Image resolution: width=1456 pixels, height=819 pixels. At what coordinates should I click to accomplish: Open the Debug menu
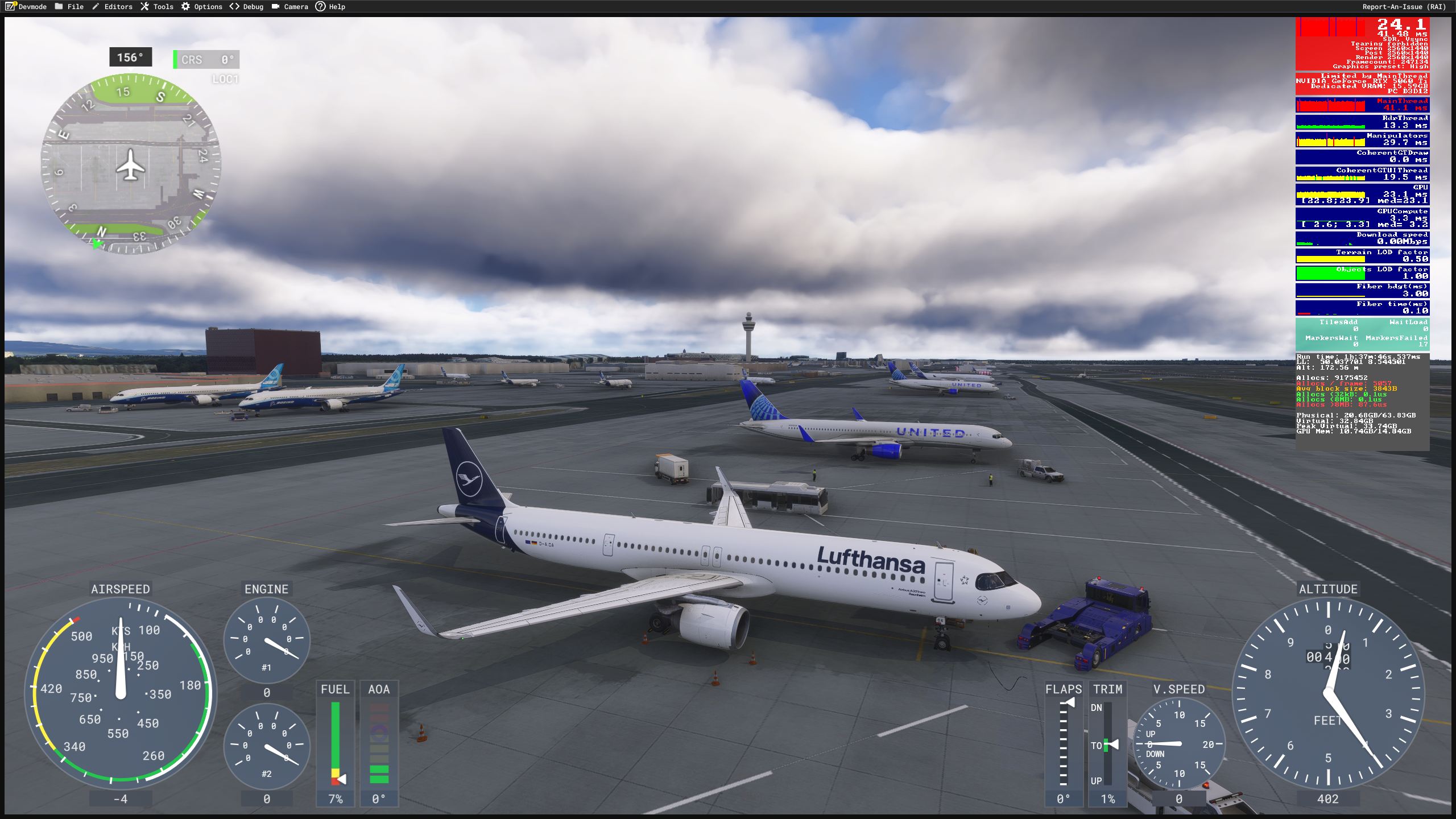[250, 6]
